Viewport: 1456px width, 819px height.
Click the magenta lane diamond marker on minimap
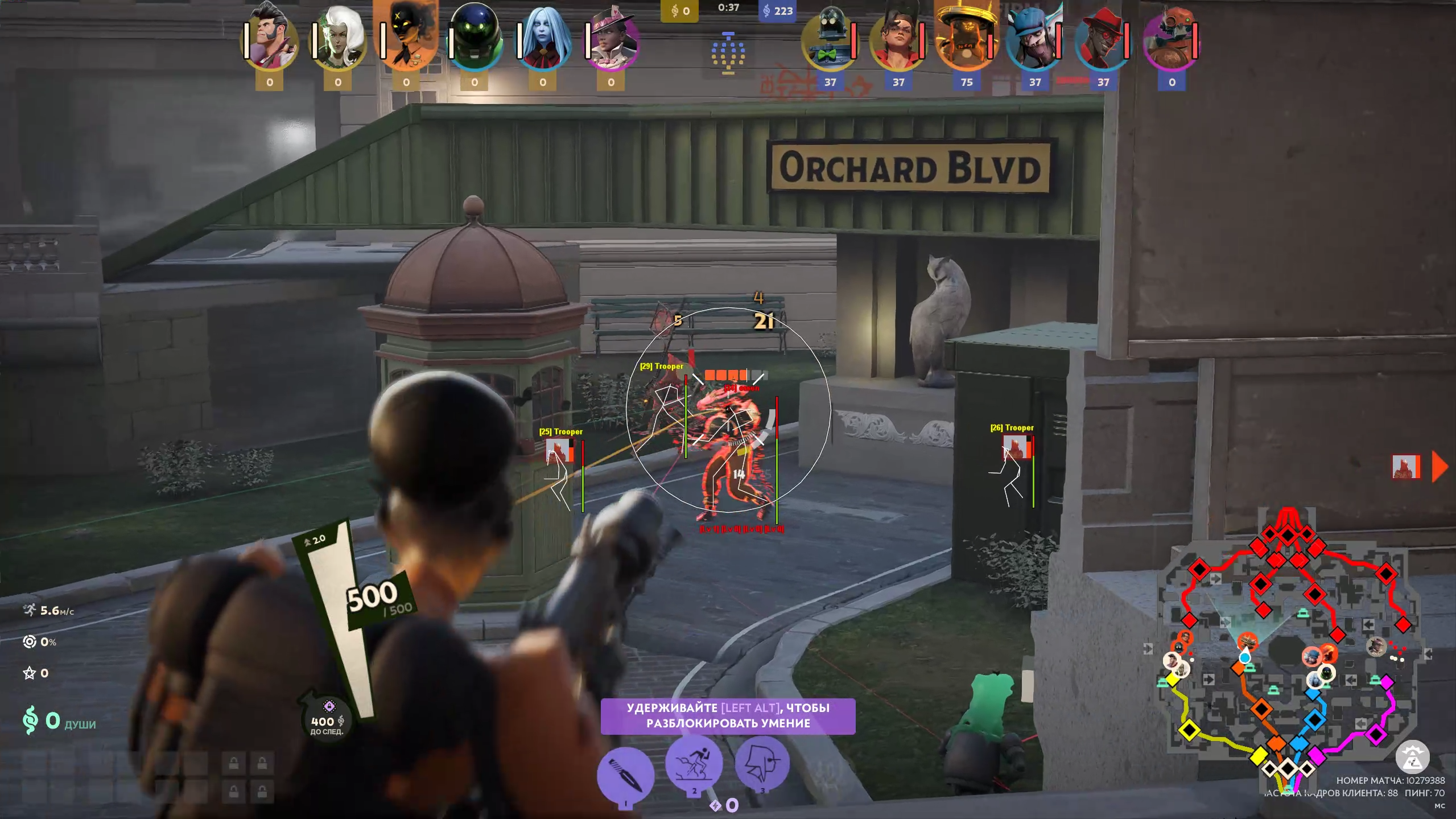point(1376,734)
